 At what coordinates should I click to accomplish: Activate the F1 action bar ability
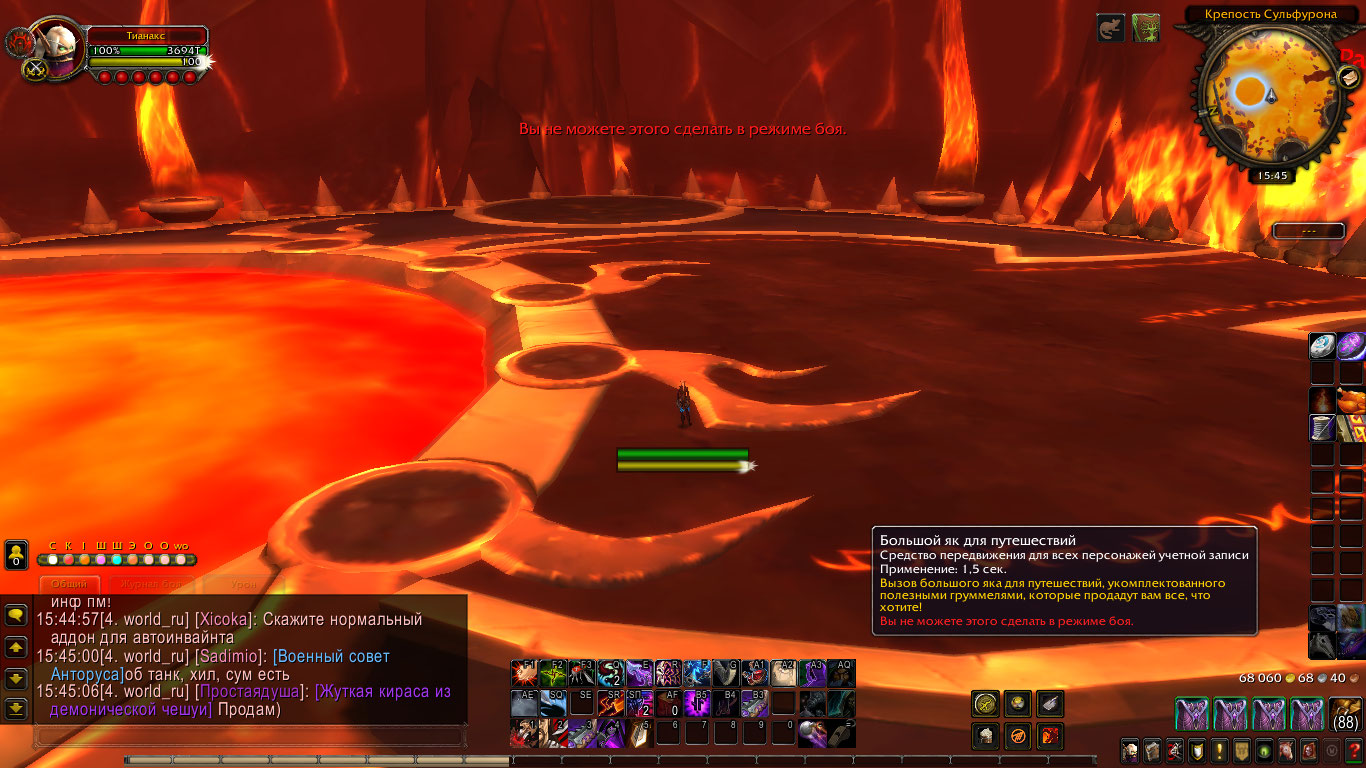click(523, 673)
